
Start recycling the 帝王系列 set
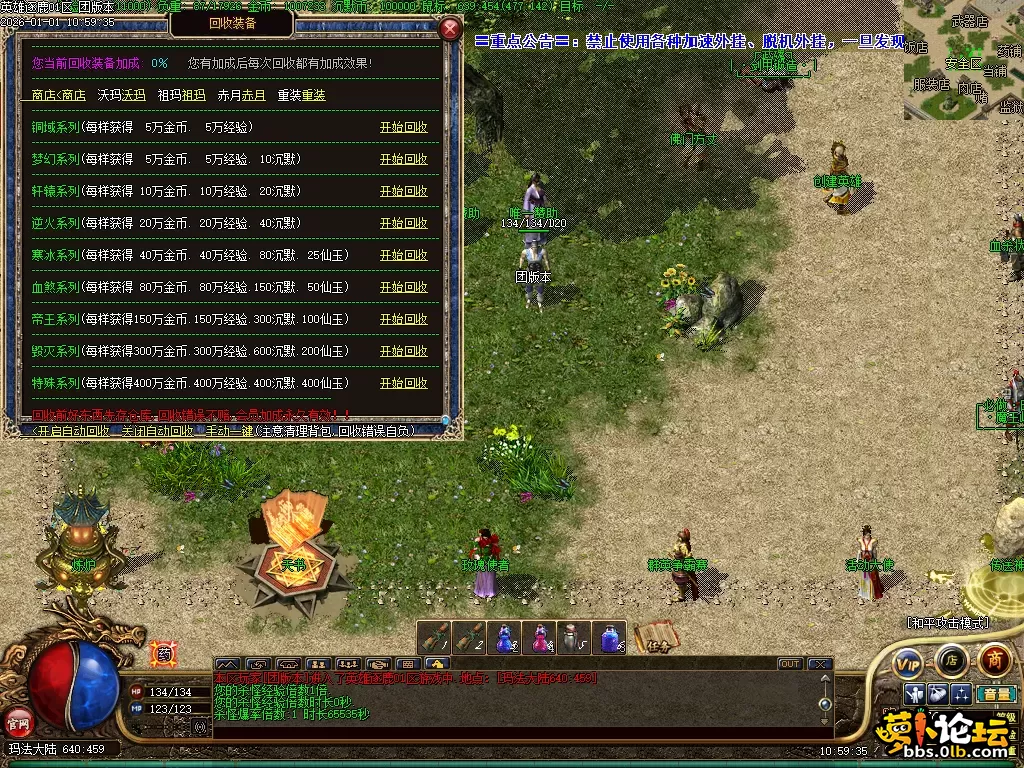click(x=403, y=320)
